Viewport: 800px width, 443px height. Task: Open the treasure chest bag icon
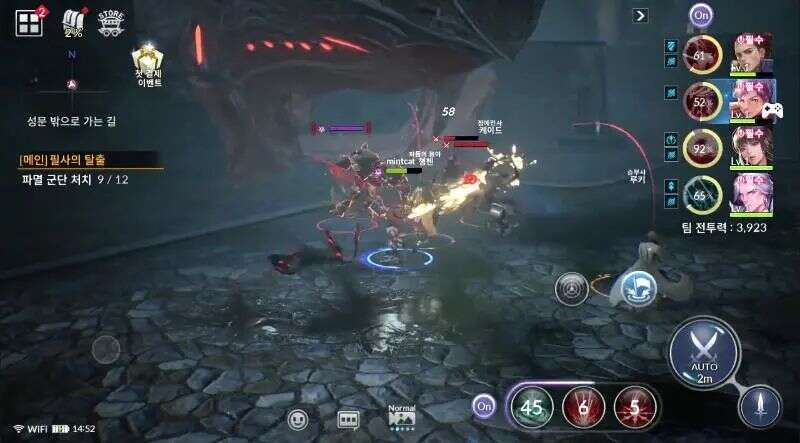click(x=73, y=22)
